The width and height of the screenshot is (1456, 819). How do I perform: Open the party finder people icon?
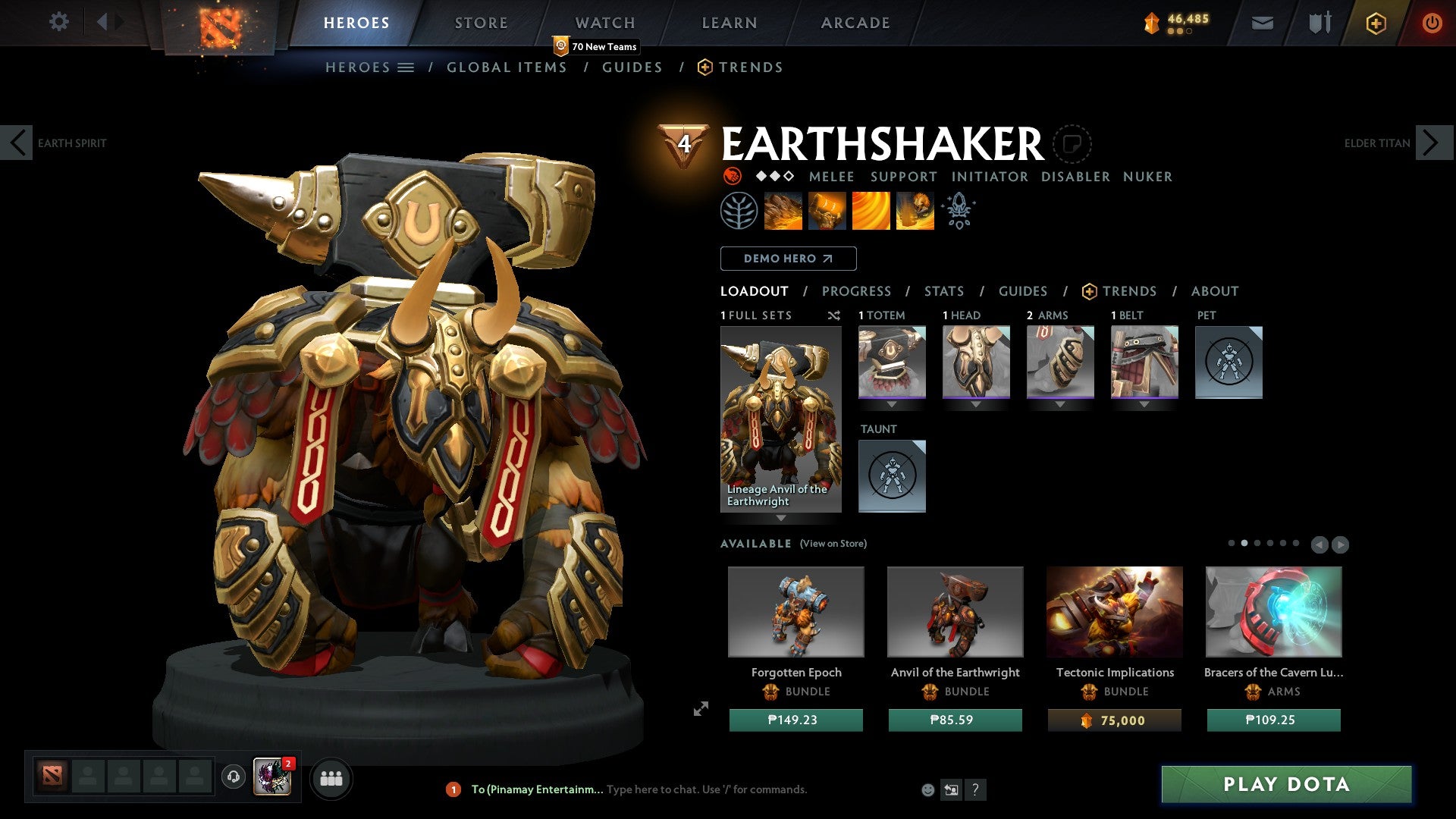[331, 778]
